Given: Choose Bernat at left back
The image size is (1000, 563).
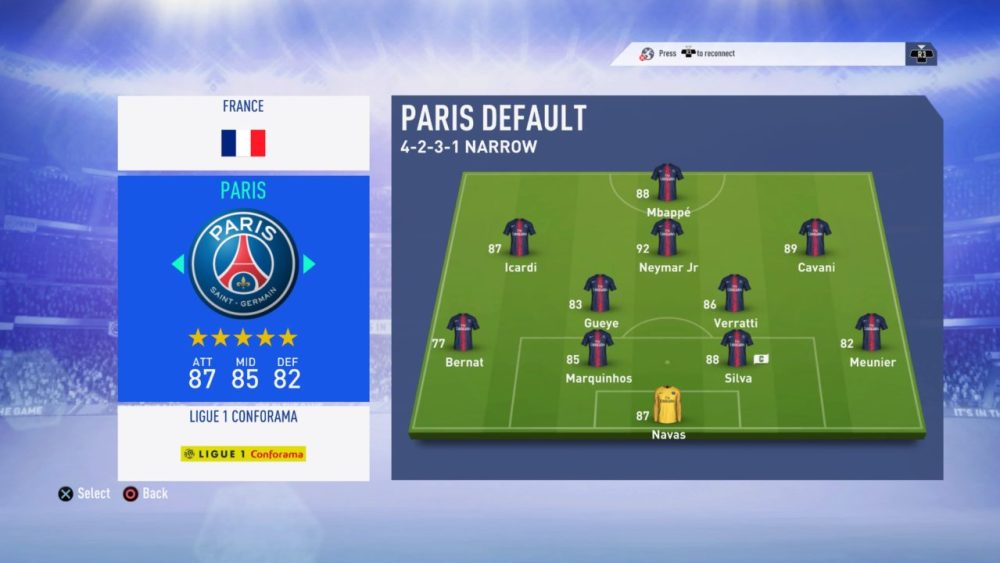Looking at the screenshot, I should click(x=463, y=332).
